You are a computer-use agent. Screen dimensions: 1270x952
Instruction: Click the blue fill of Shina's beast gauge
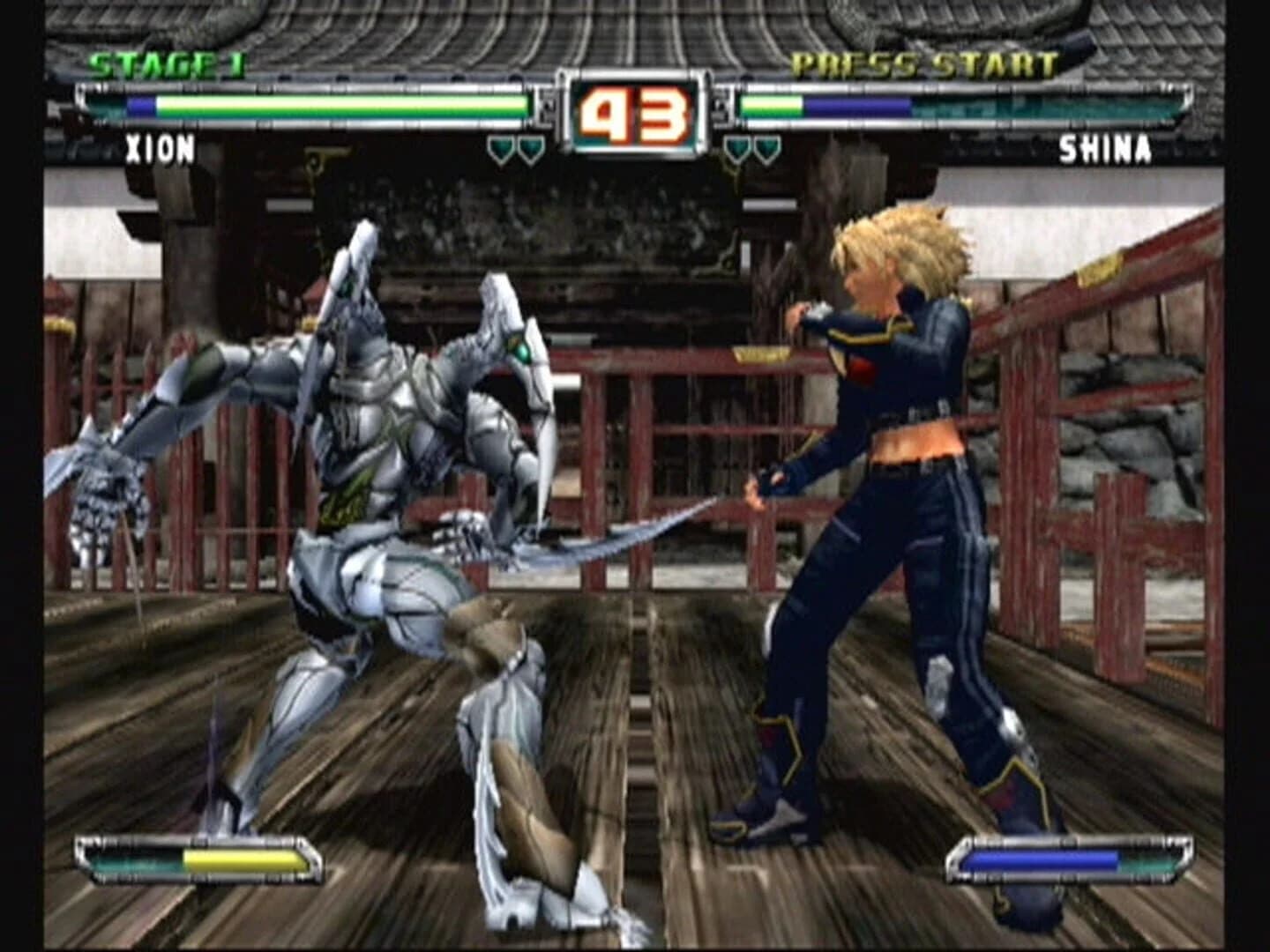(1041, 862)
